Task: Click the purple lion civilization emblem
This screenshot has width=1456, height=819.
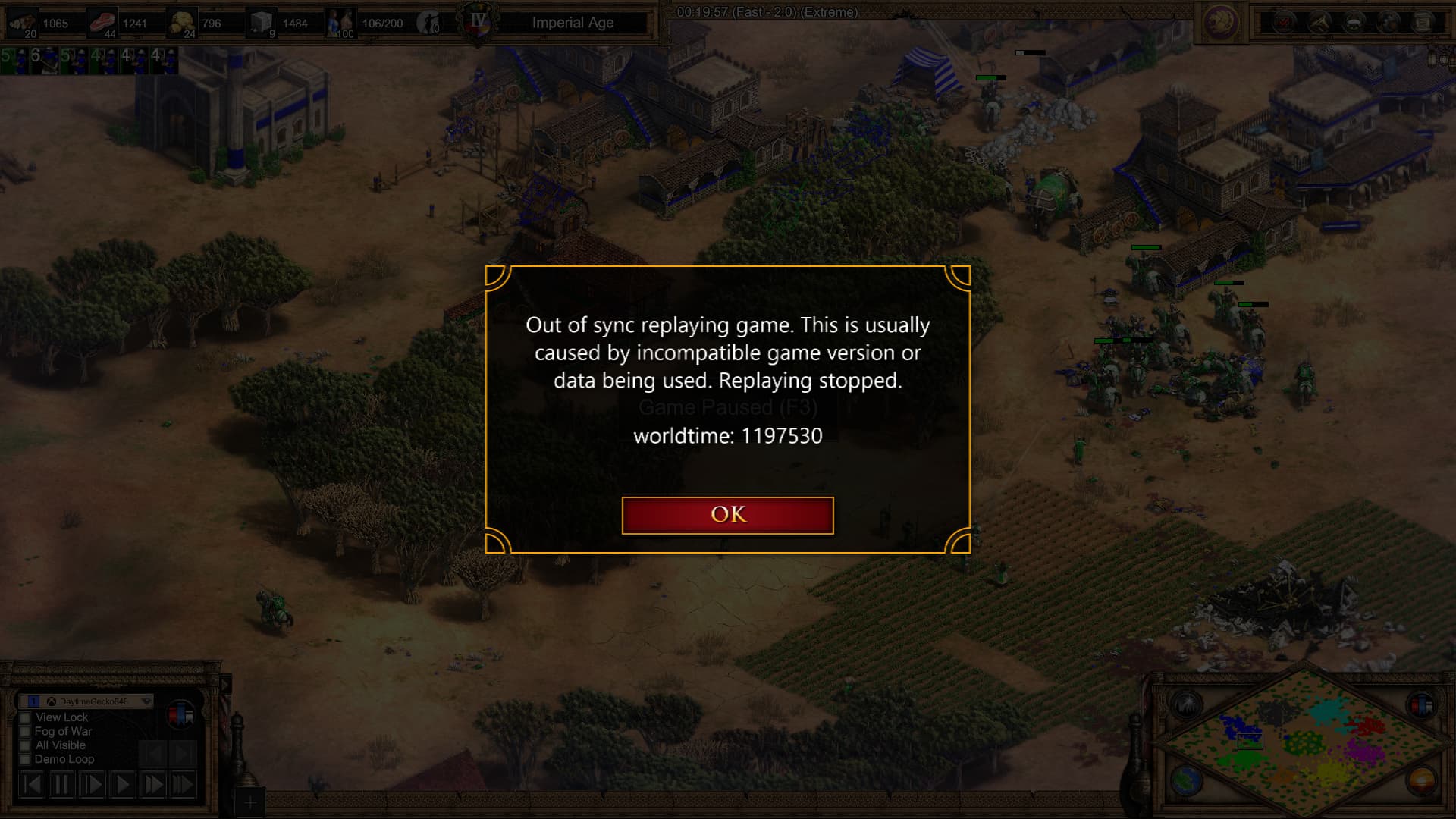Action: (x=1221, y=23)
